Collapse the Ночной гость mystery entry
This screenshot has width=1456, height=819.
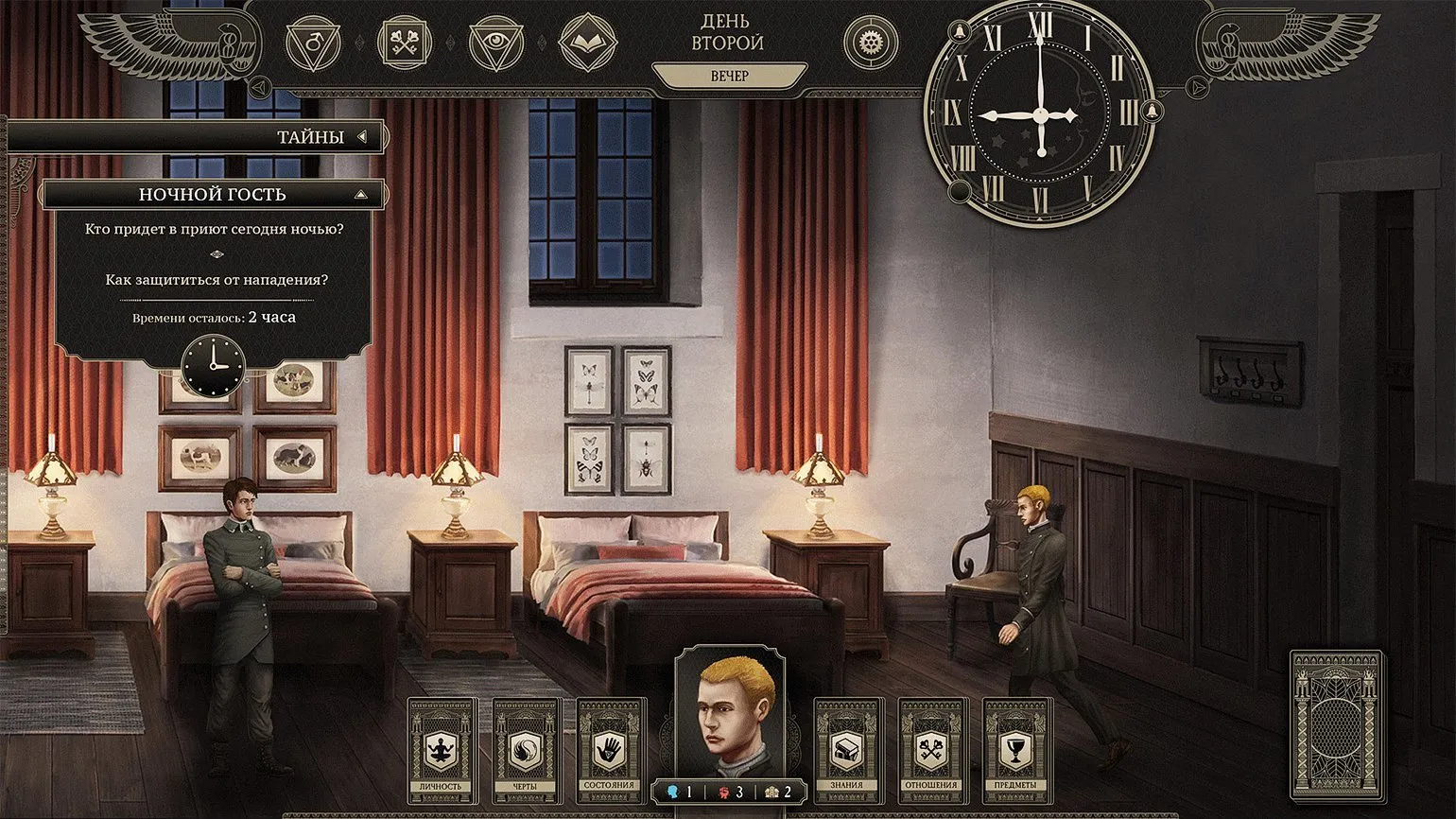pos(360,195)
